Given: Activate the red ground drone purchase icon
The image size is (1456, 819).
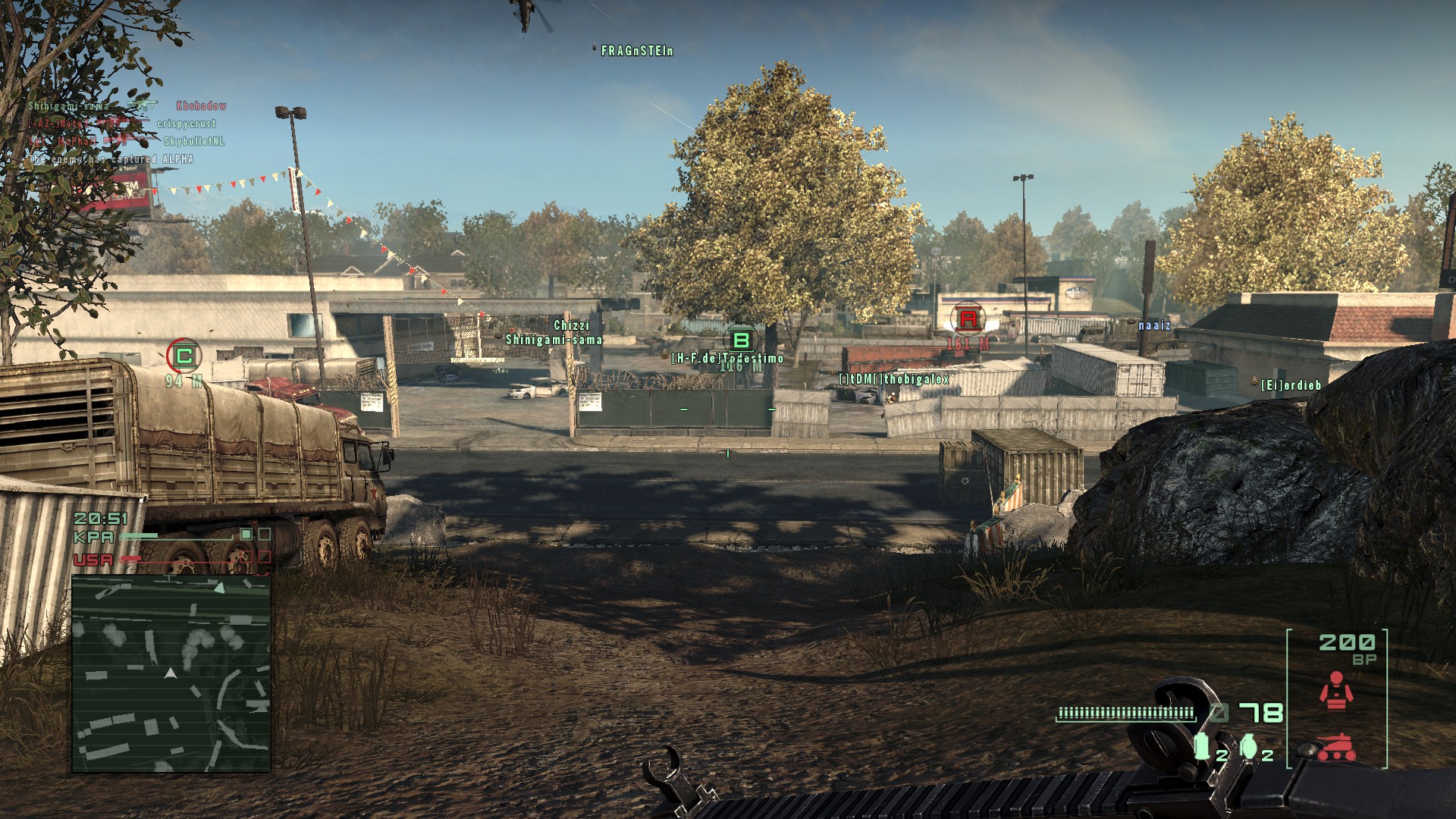Looking at the screenshot, I should (1336, 746).
